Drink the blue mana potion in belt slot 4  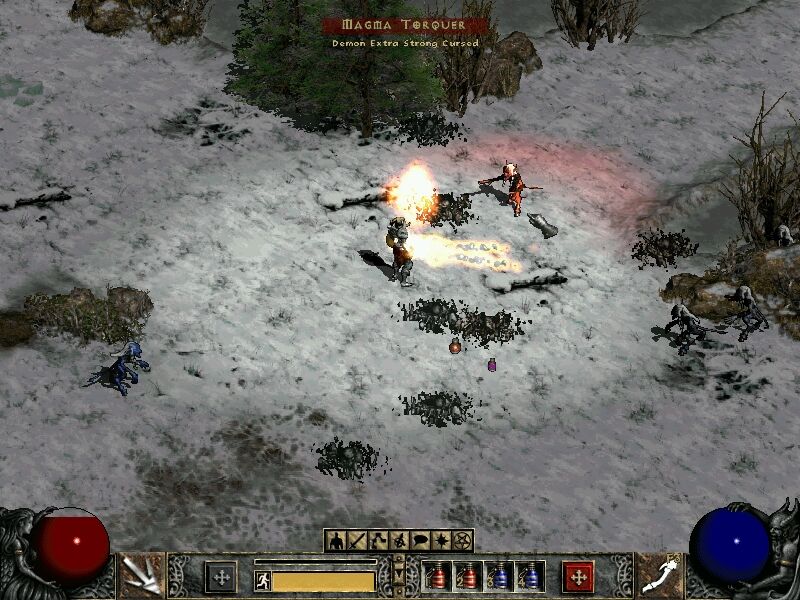click(x=528, y=577)
